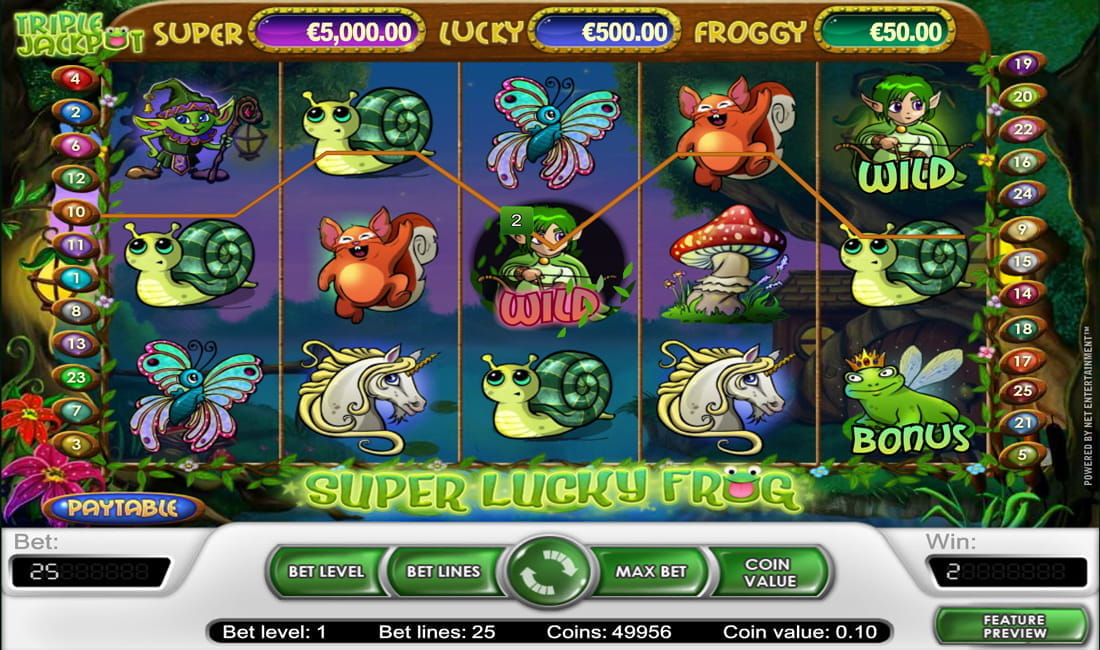
Task: Select bet line 23 marker
Action: point(76,378)
